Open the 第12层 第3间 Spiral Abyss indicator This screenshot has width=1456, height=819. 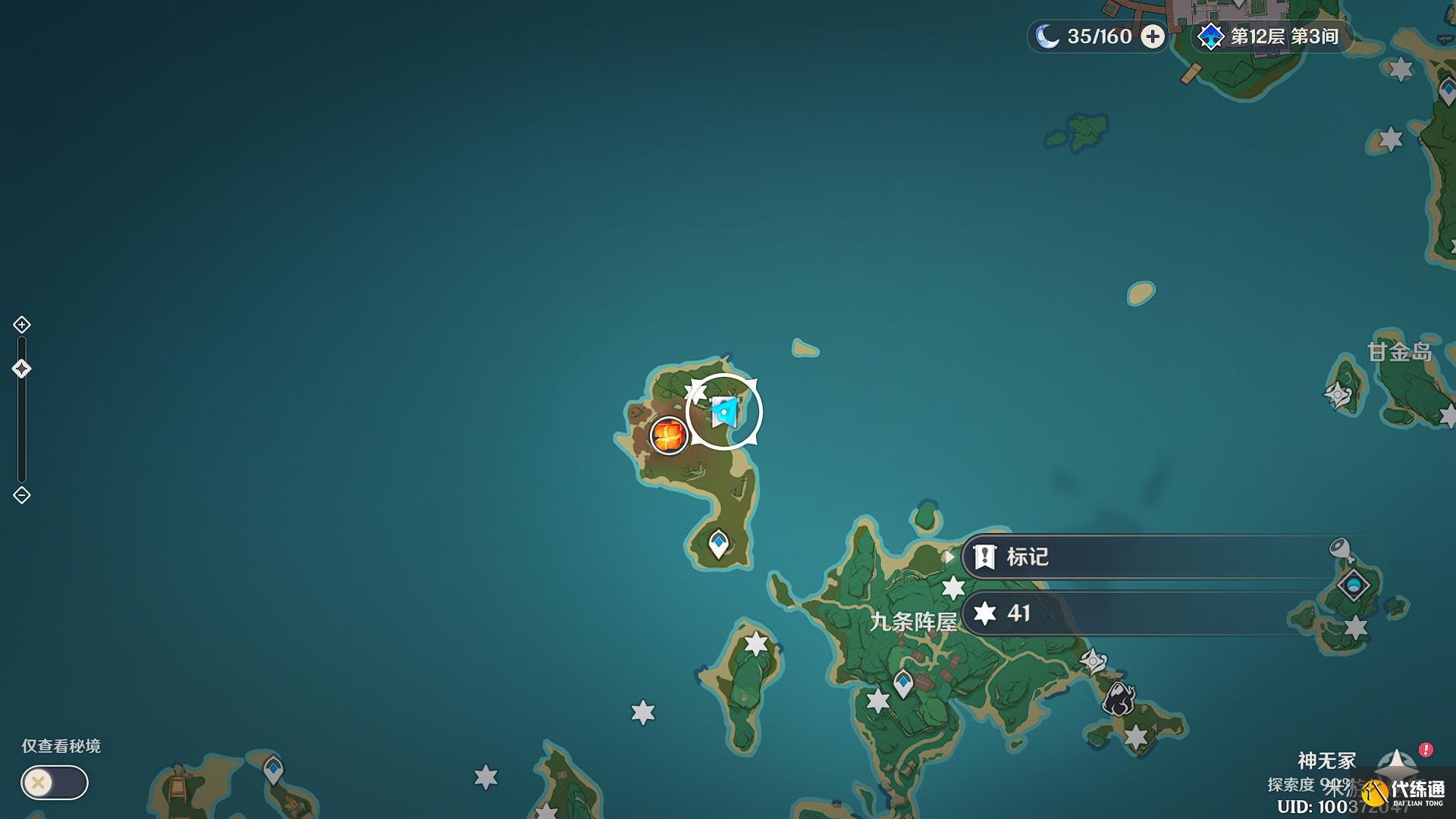1271,36
